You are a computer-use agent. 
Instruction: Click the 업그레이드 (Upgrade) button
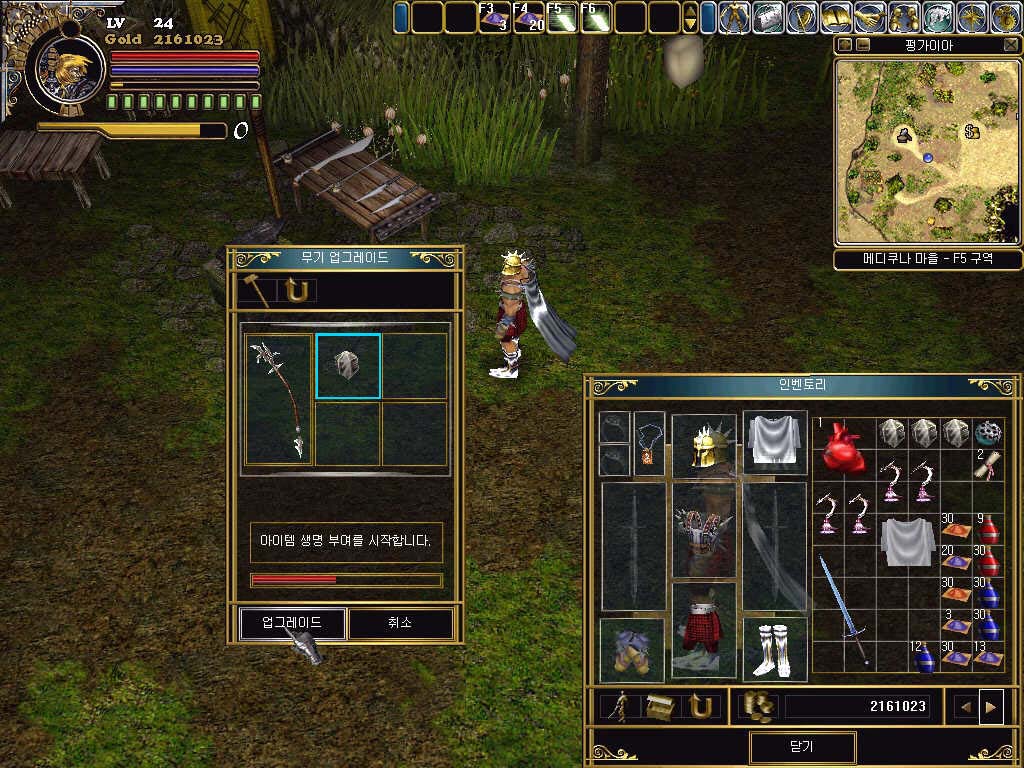coord(292,623)
